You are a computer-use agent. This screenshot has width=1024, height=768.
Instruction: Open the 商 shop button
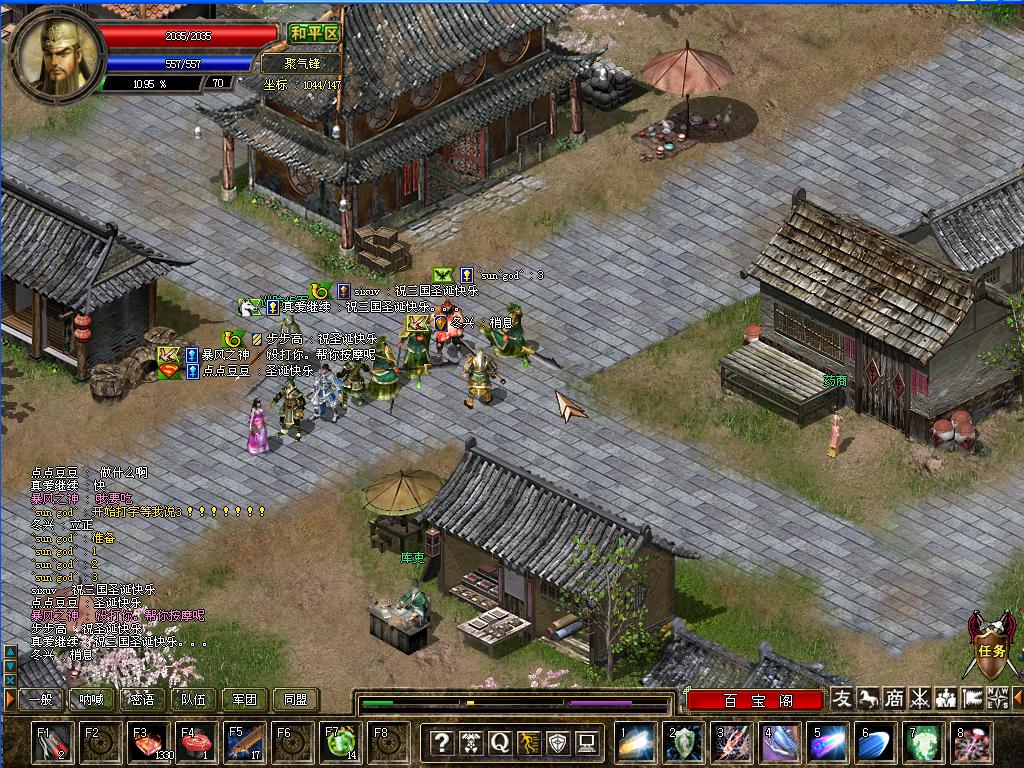coord(895,698)
